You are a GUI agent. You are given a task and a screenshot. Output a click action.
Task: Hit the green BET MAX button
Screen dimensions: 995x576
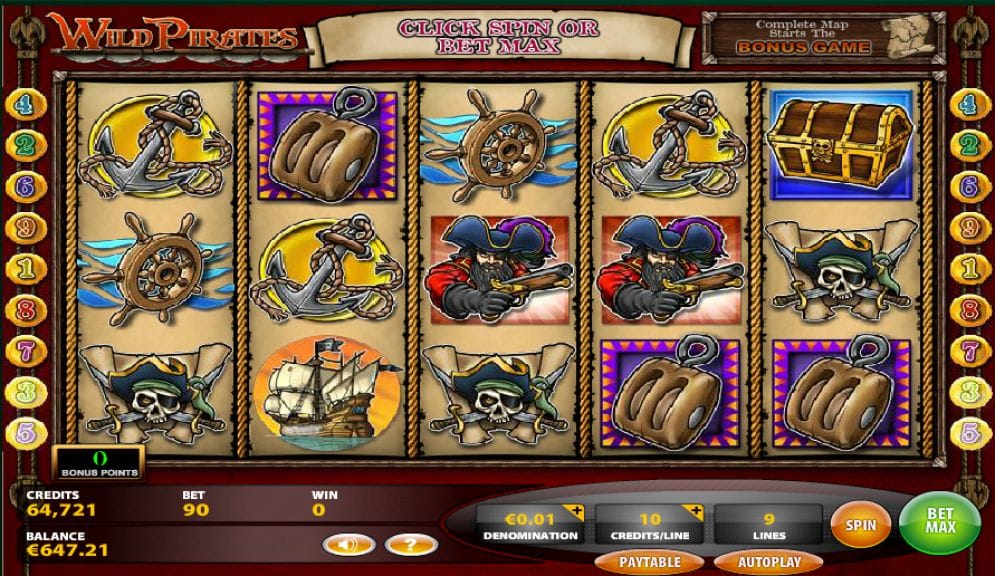(939, 521)
